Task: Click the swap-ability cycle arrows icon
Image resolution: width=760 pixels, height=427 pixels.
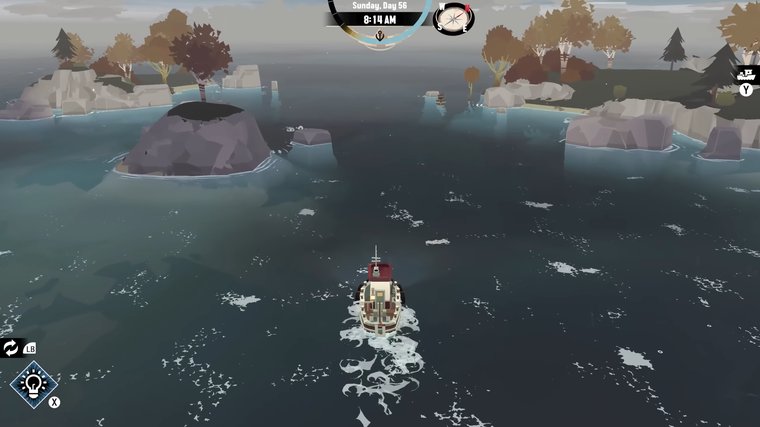Action: point(11,347)
